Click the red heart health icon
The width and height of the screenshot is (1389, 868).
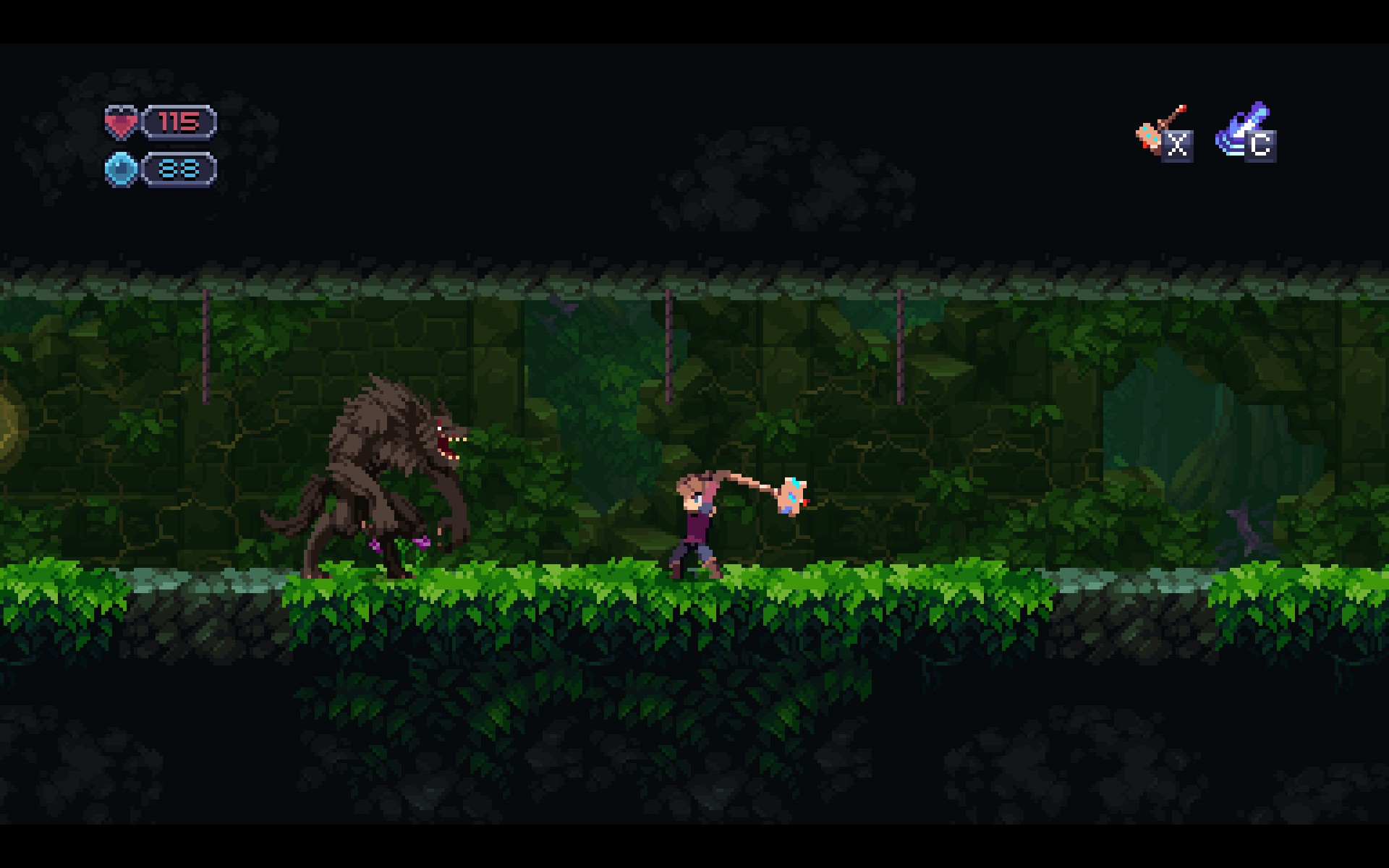point(122,123)
